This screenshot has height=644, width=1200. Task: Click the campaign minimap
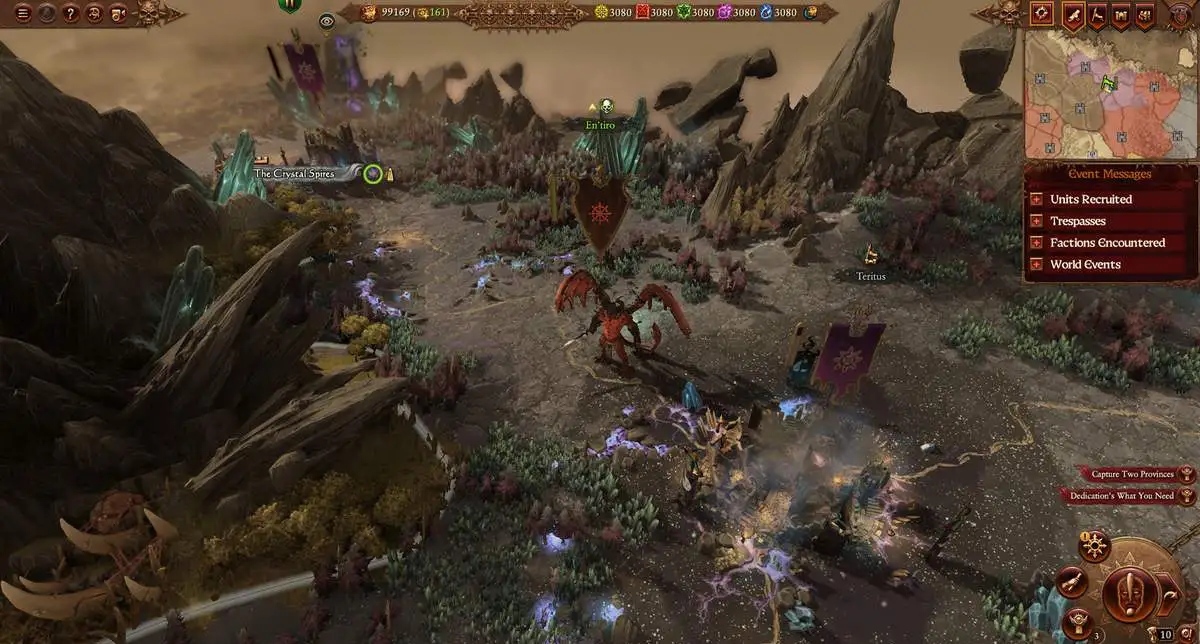coord(1110,95)
